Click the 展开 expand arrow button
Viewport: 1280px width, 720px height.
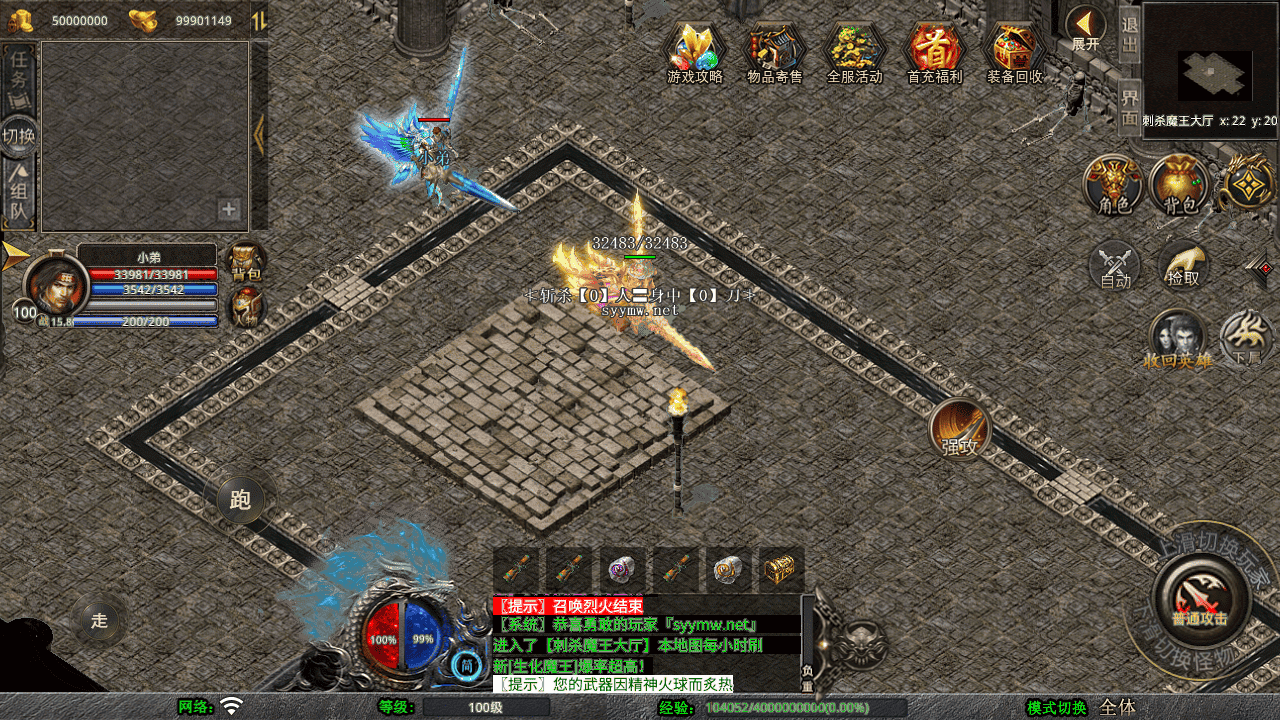pyautogui.click(x=1085, y=26)
